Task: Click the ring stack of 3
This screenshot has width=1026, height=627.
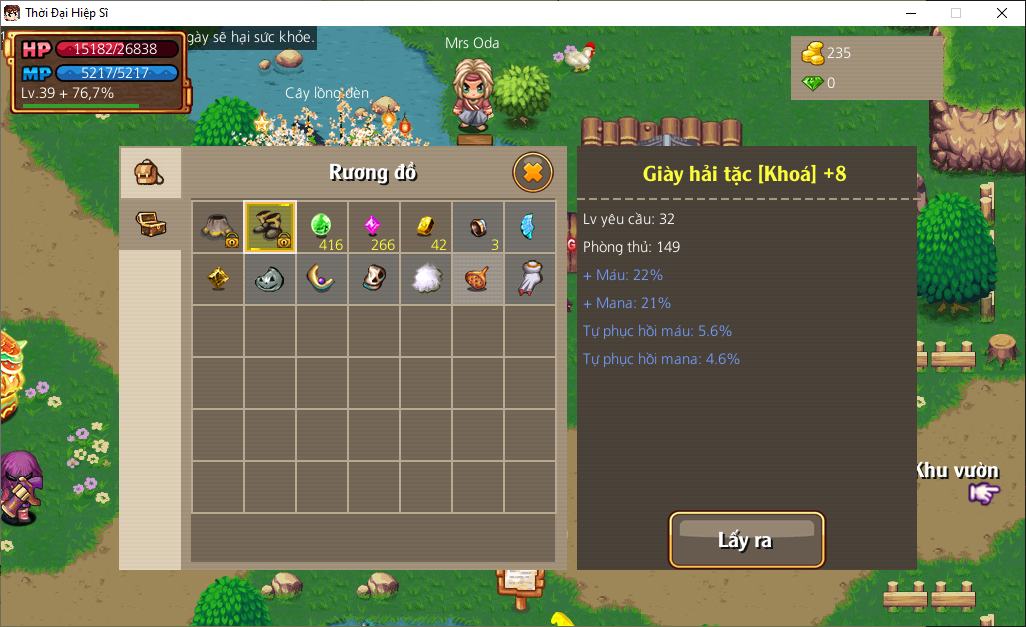Action: coord(478,227)
